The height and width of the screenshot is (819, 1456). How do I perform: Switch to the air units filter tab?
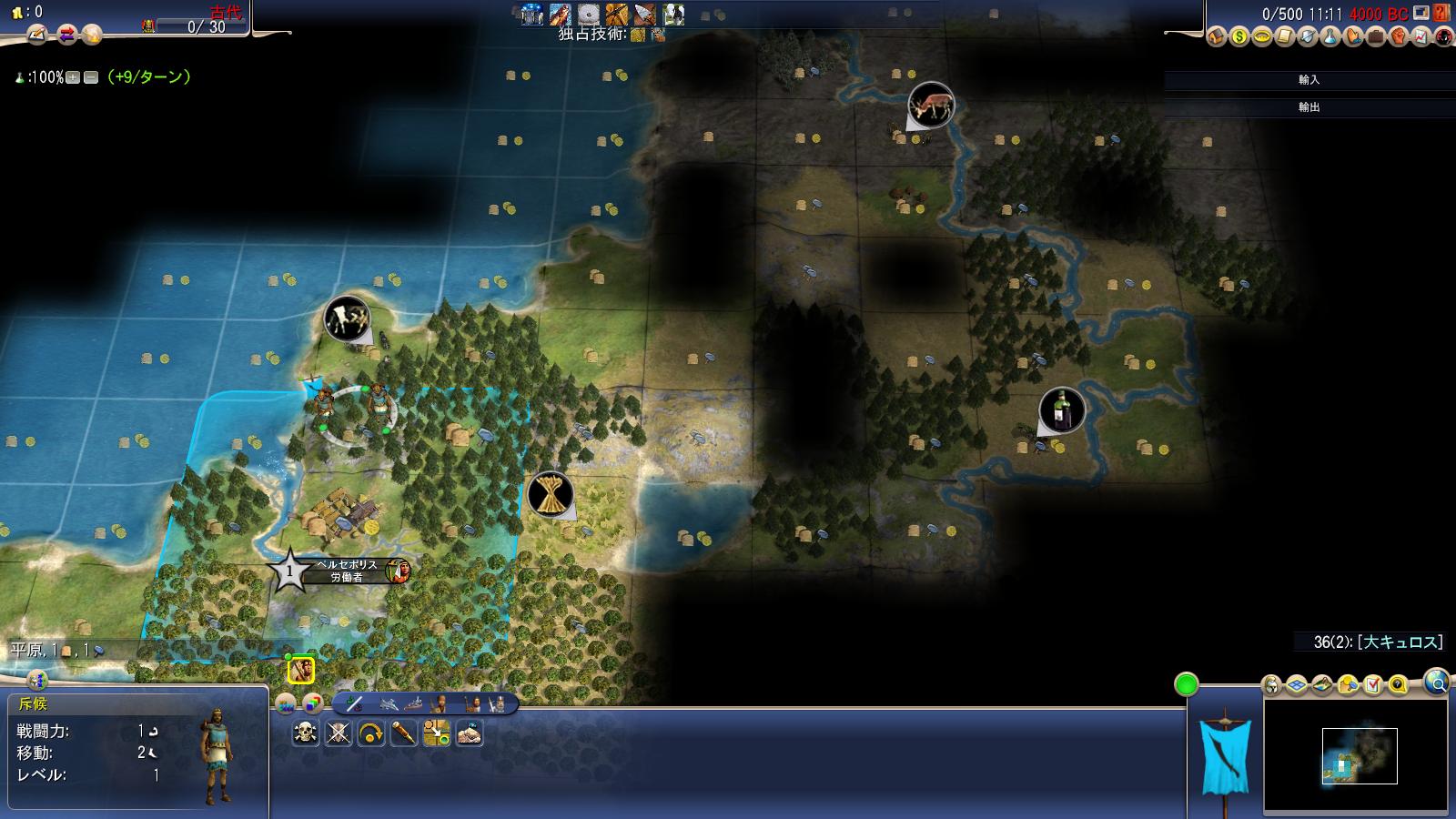pyautogui.click(x=388, y=704)
